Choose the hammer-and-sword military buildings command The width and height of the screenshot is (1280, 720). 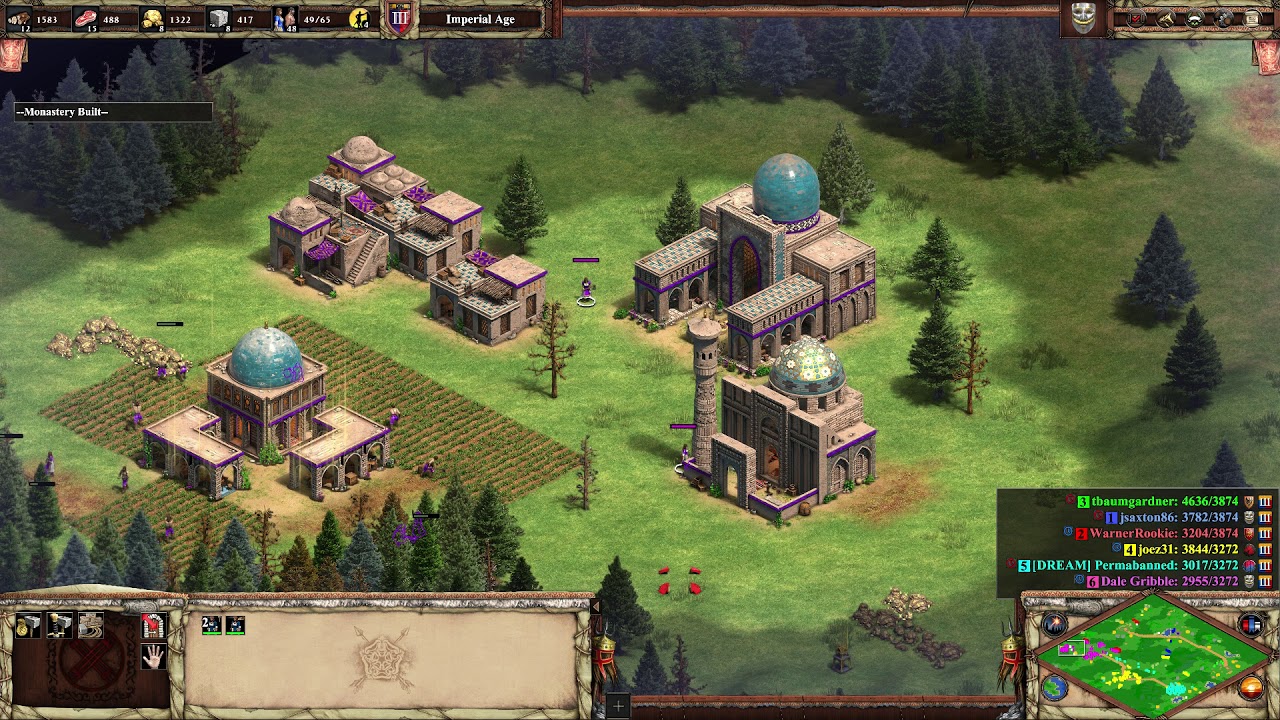pos(60,626)
